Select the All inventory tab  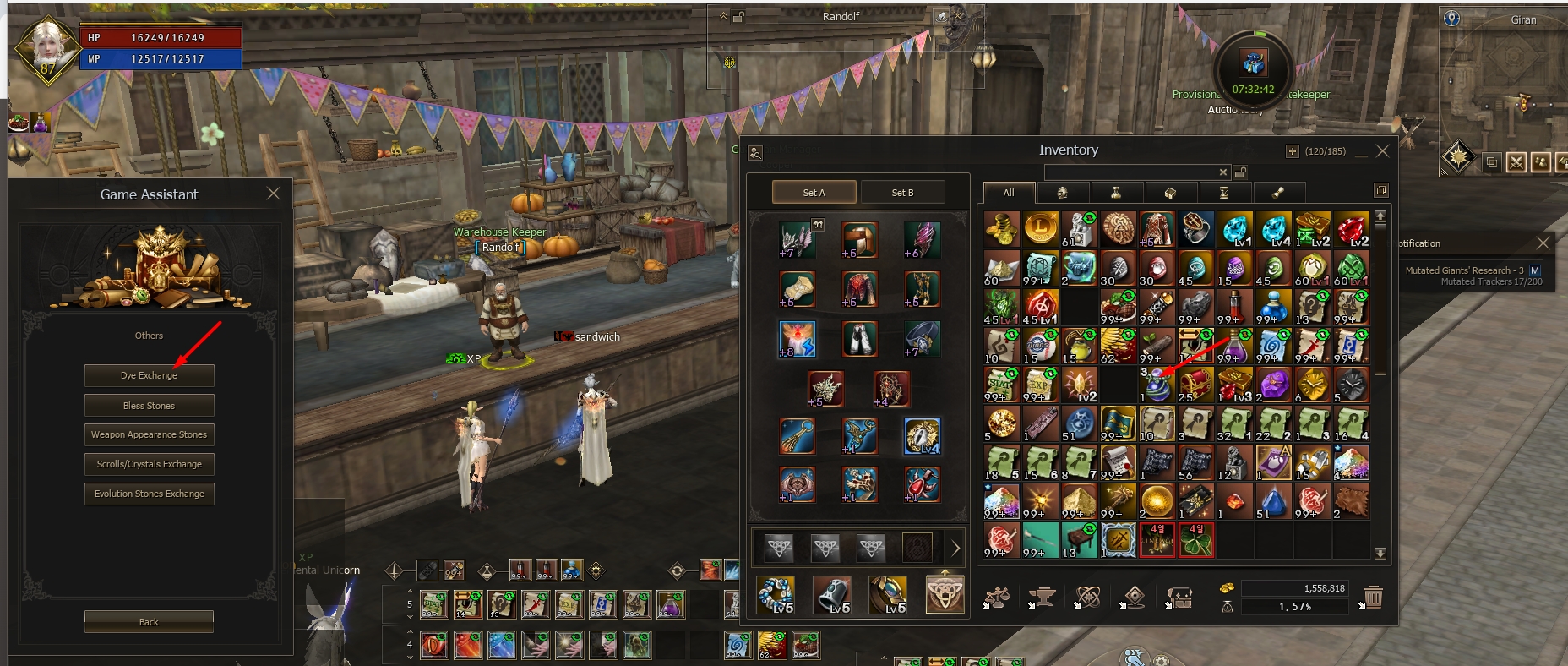pyautogui.click(x=1008, y=193)
